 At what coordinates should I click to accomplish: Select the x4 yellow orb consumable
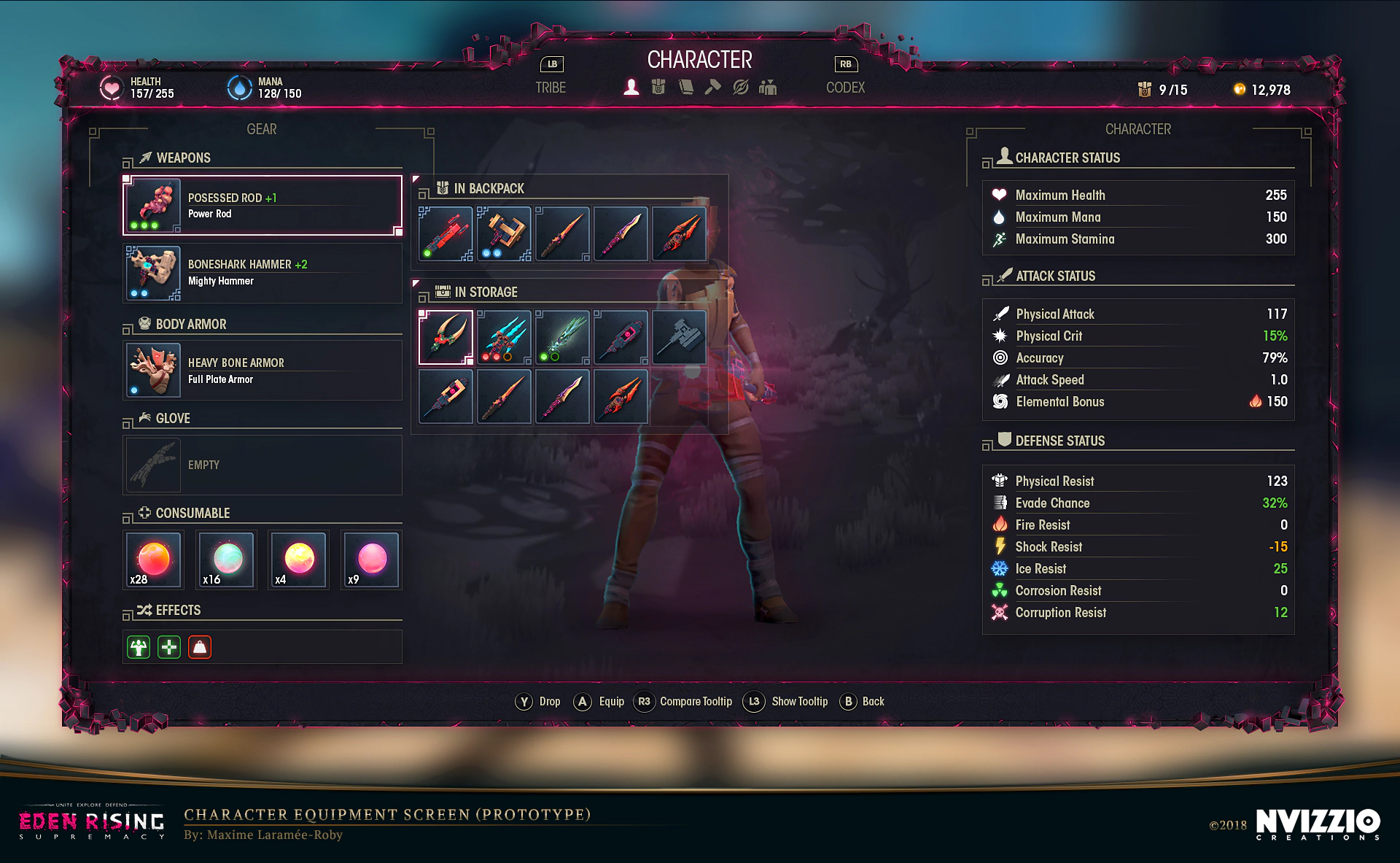coord(299,560)
